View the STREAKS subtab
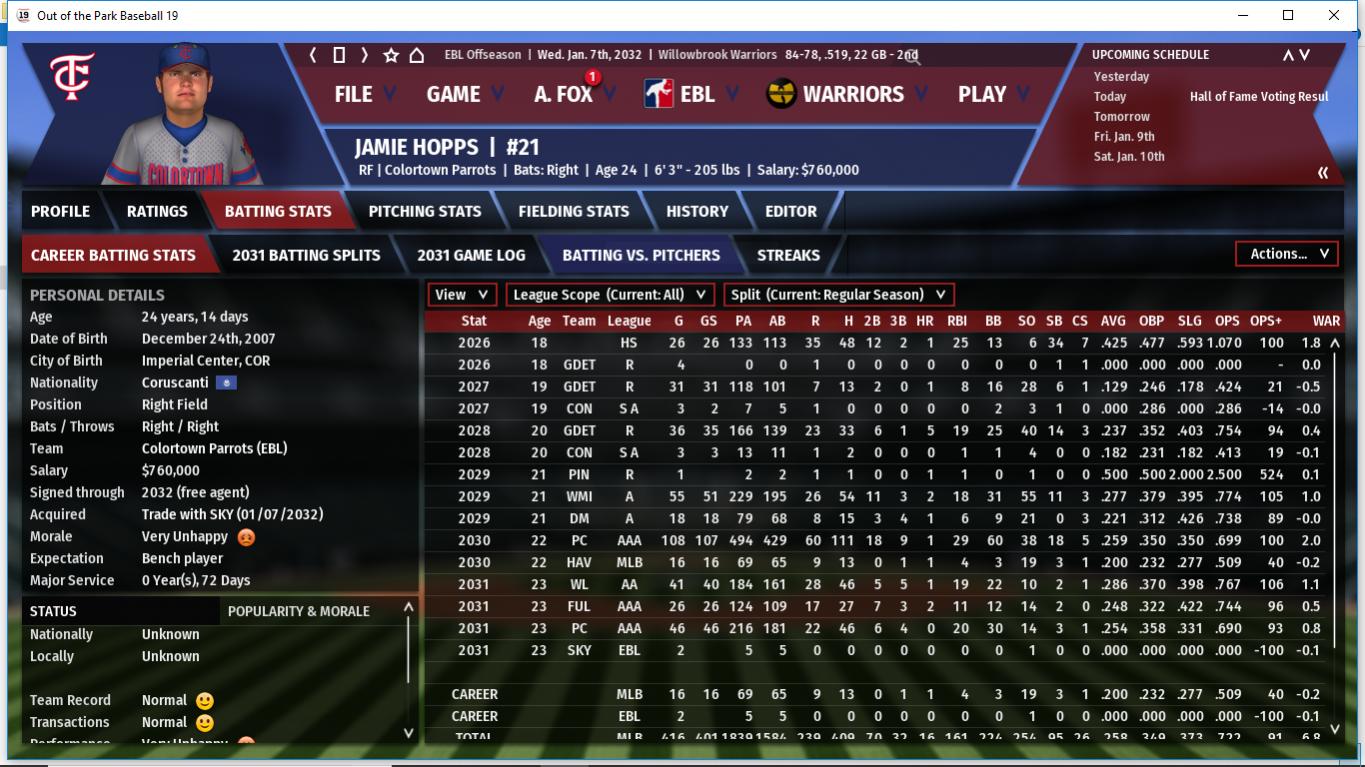The height and width of the screenshot is (767, 1365). 788,255
